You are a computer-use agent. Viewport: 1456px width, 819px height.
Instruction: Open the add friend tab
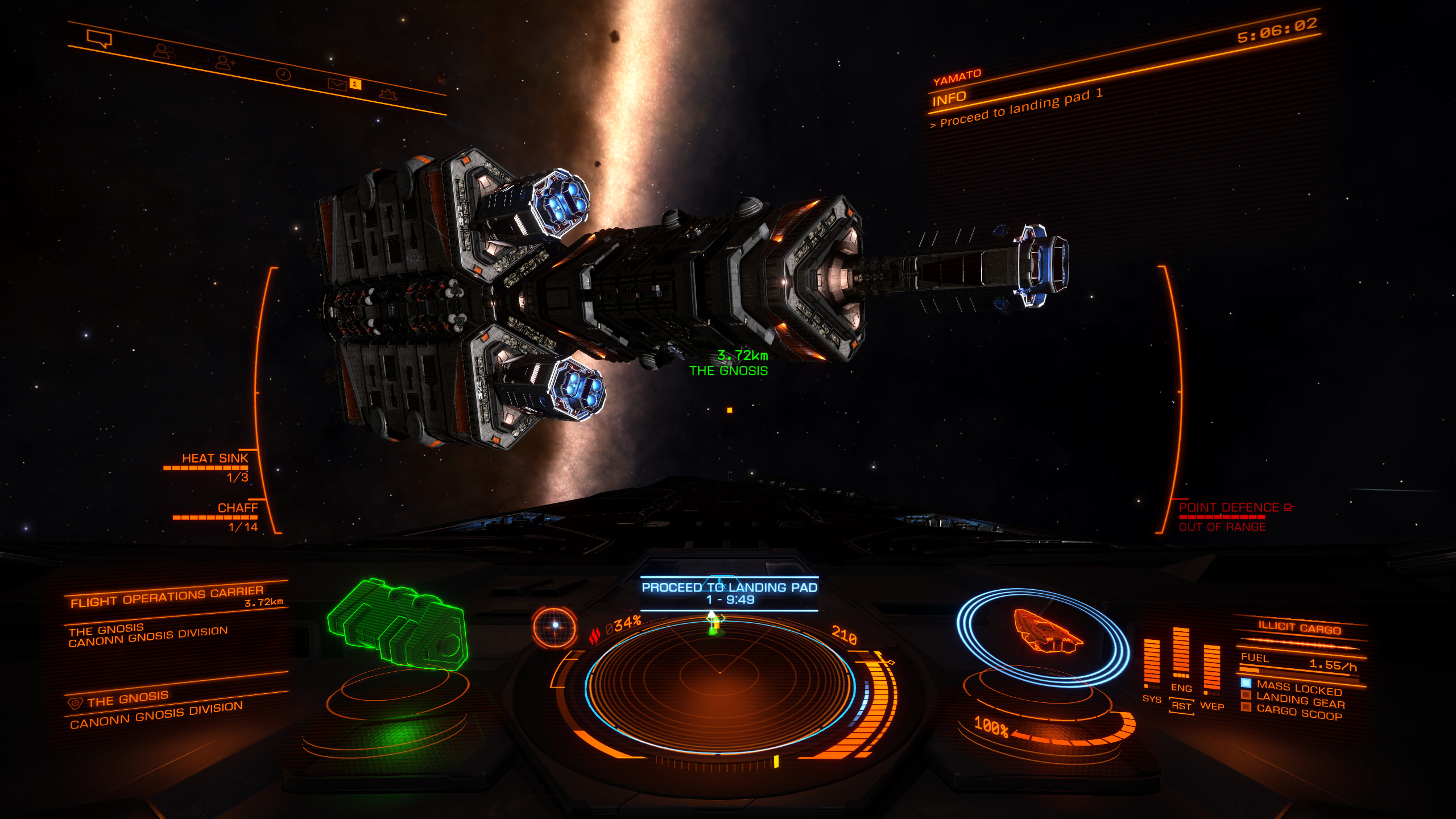point(225,62)
